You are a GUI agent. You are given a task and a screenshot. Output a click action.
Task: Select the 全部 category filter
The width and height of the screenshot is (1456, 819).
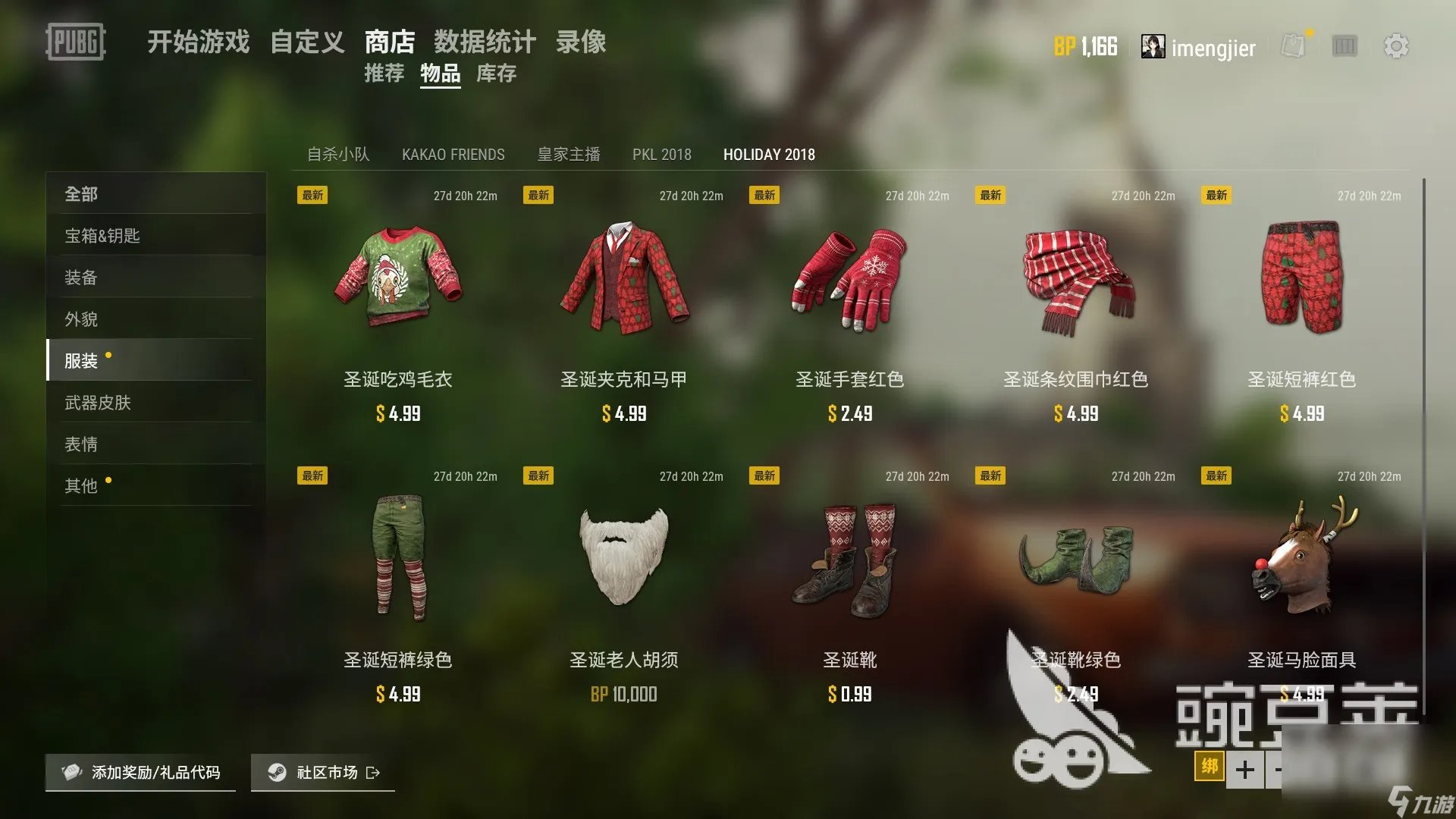80,194
